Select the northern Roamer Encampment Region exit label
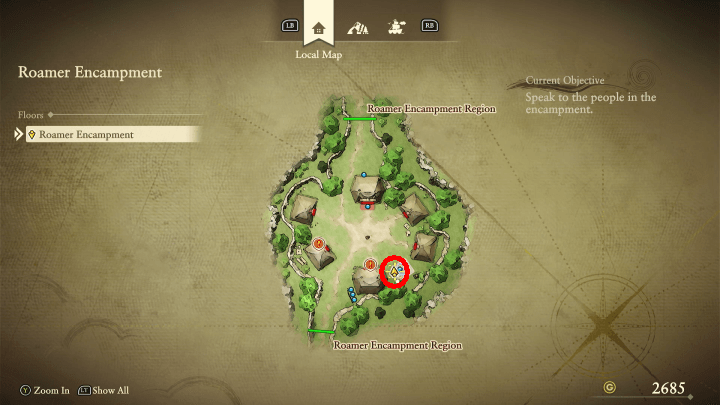The height and width of the screenshot is (405, 720). pos(431,108)
